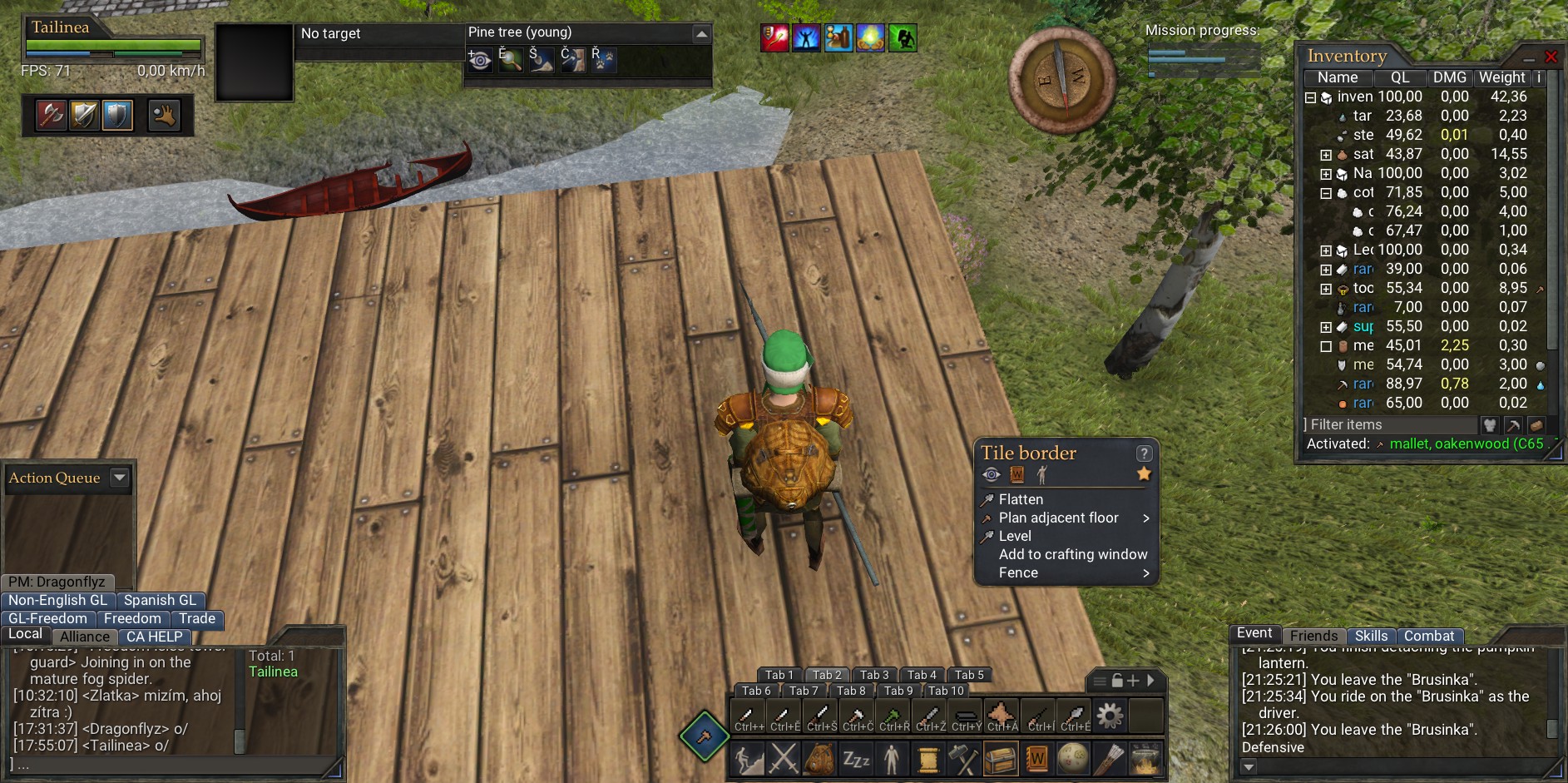Viewport: 1568px width, 783px height.
Task: Switch to the Freedom chat channel
Action: (132, 618)
